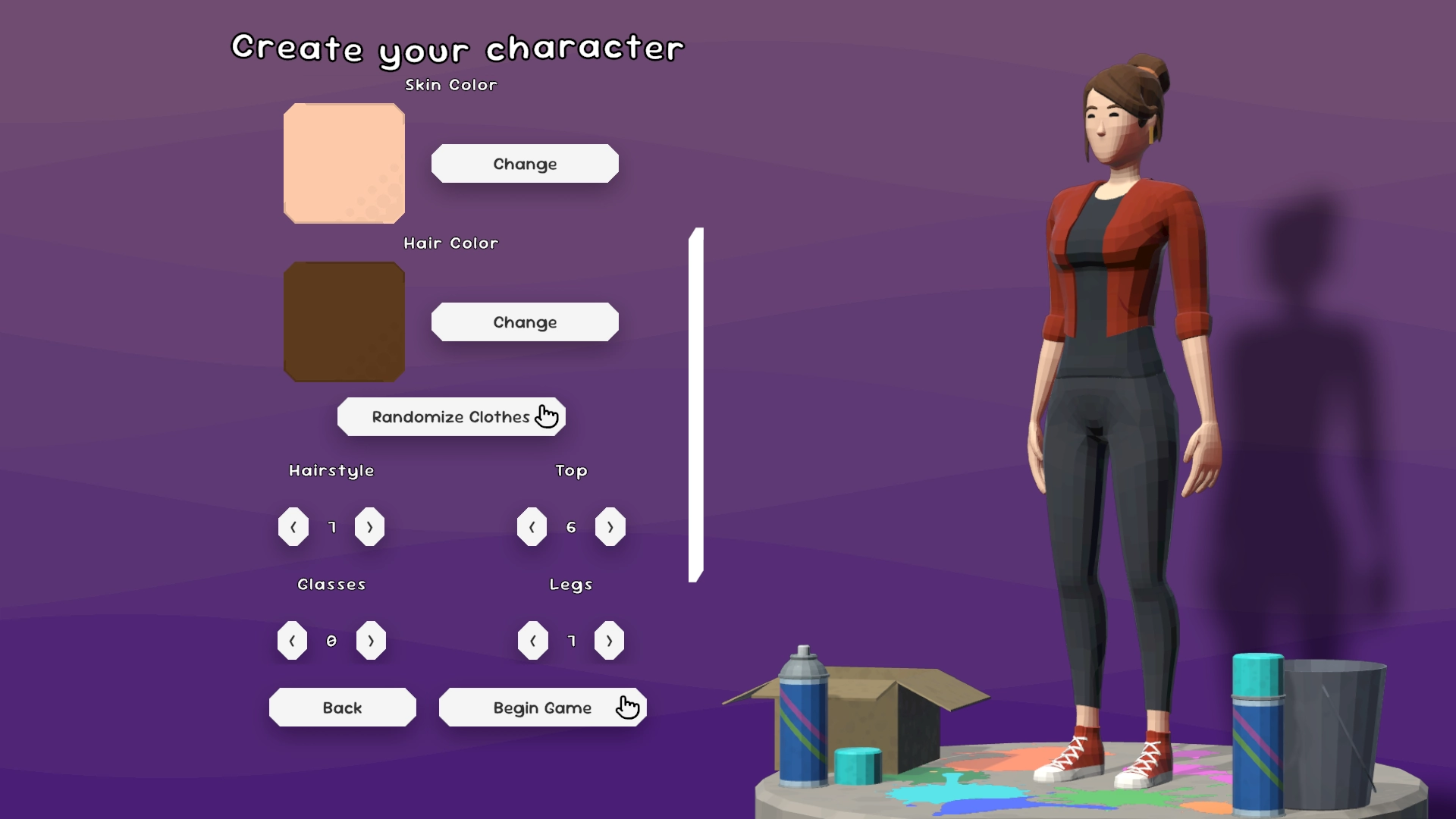Image resolution: width=1456 pixels, height=819 pixels.
Task: Click the peach skin color swatch
Action: (x=344, y=162)
